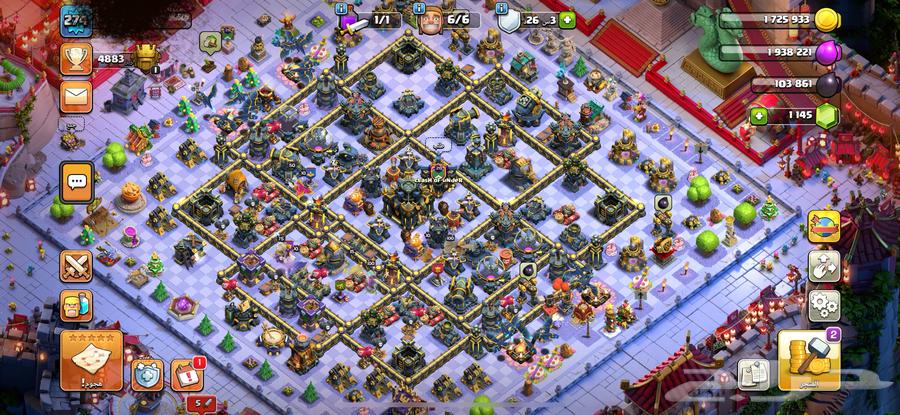The width and height of the screenshot is (900, 415).
Task: Add gems with the green plus button
Action: tap(760, 116)
